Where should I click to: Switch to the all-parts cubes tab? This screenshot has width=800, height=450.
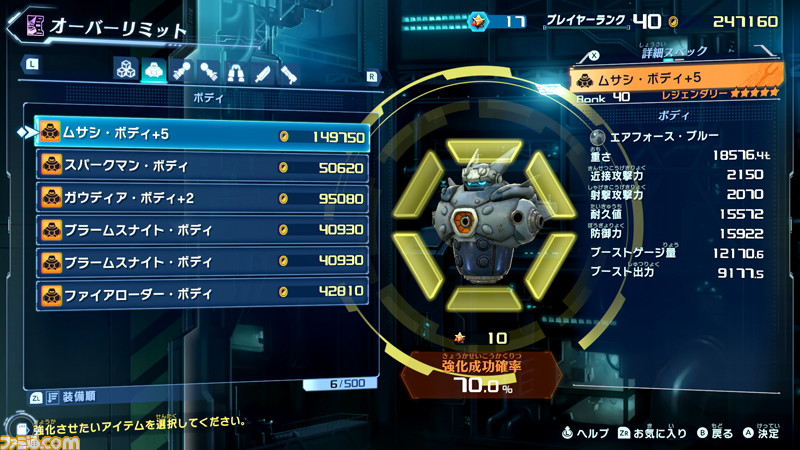coord(126,70)
